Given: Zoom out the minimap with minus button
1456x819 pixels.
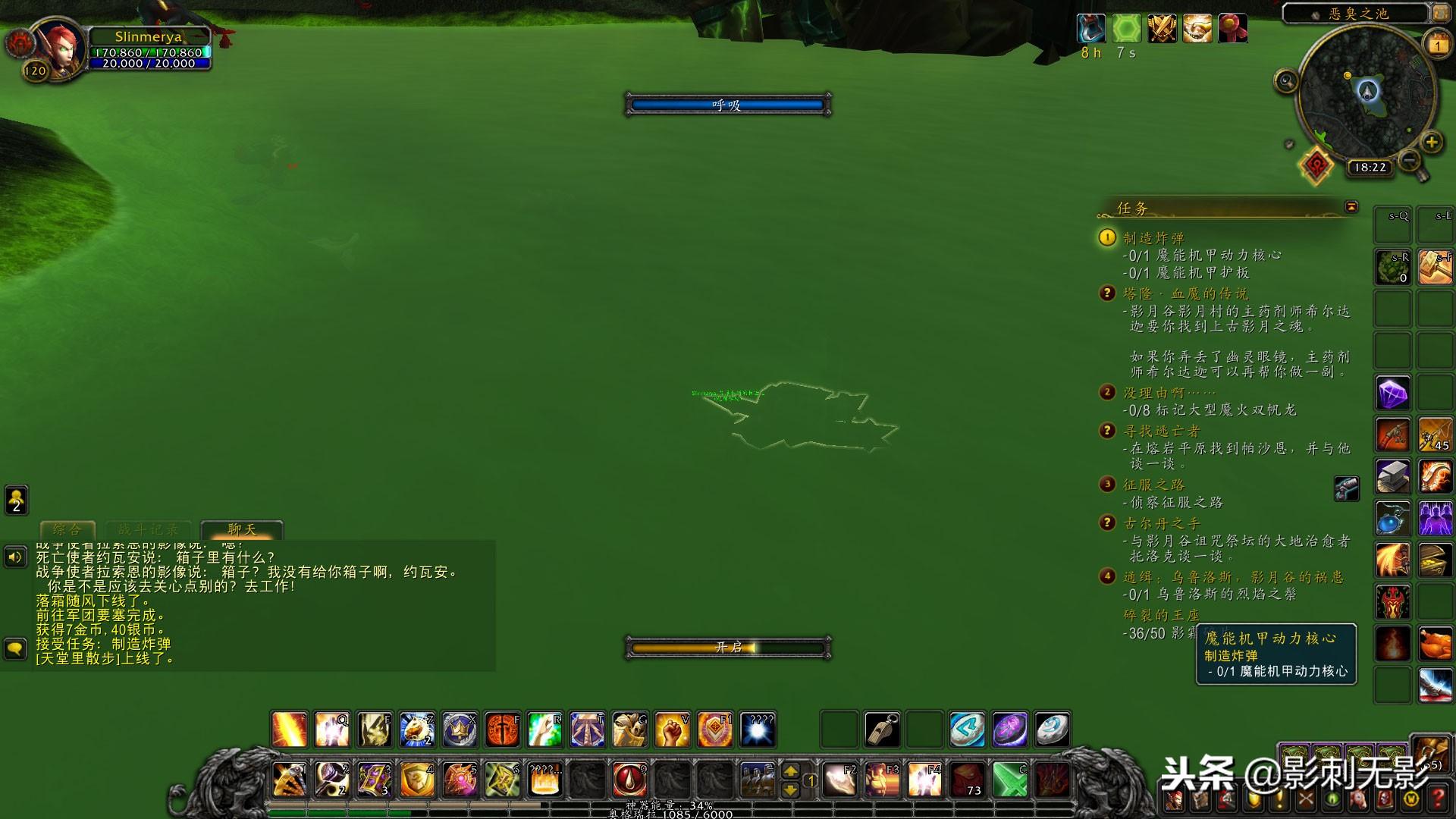Looking at the screenshot, I should 1409,160.
